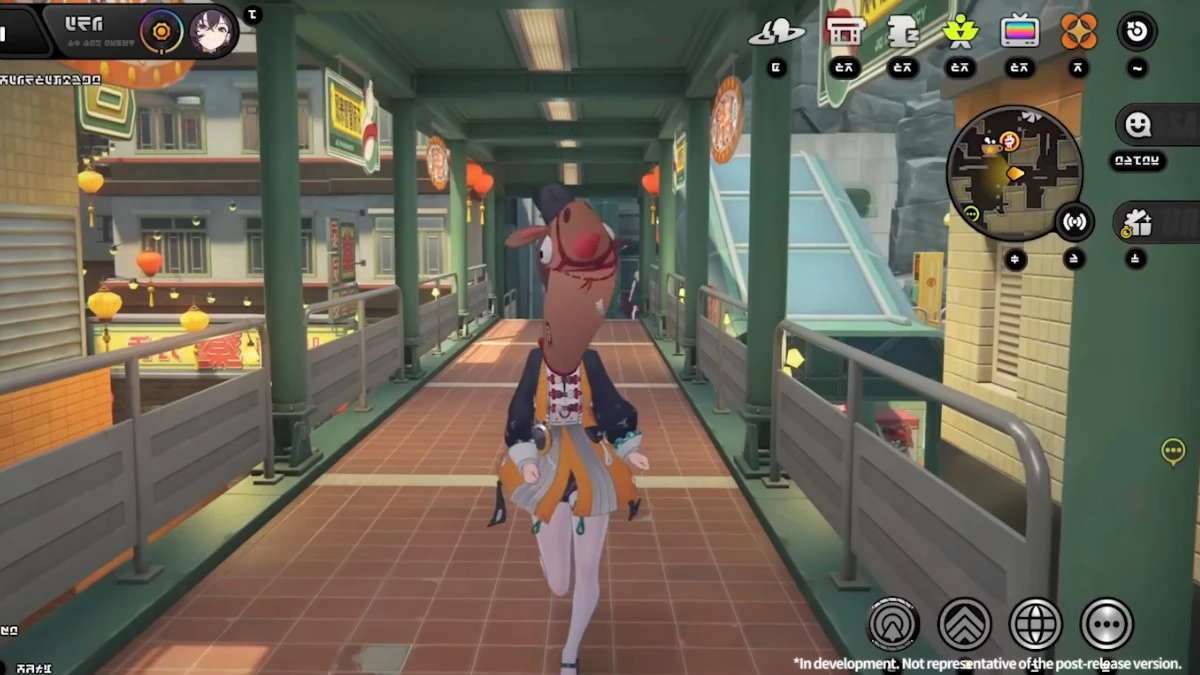Activate the circular arrow icon

tap(1136, 31)
